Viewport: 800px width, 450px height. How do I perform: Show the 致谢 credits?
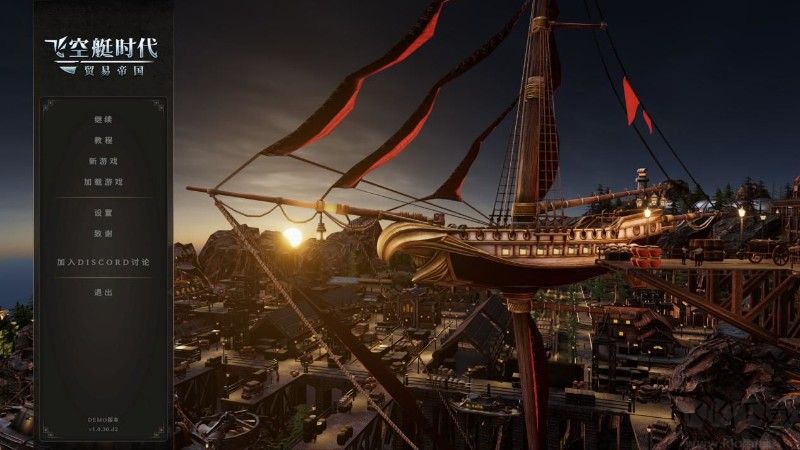(x=103, y=233)
